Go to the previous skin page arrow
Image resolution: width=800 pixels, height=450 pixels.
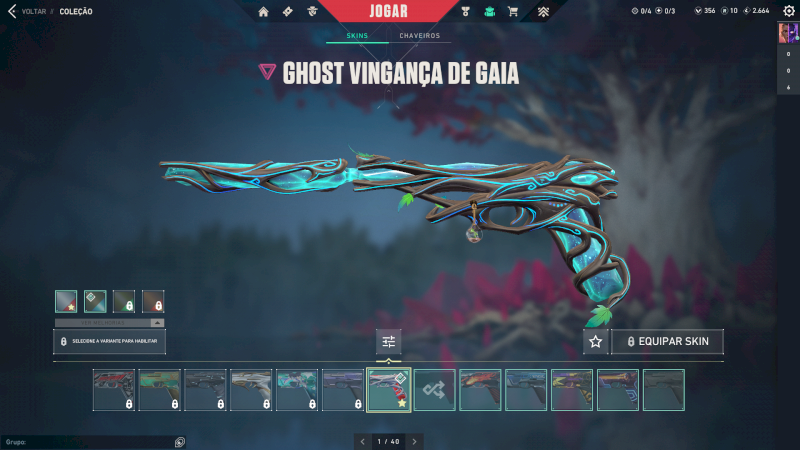[x=362, y=441]
